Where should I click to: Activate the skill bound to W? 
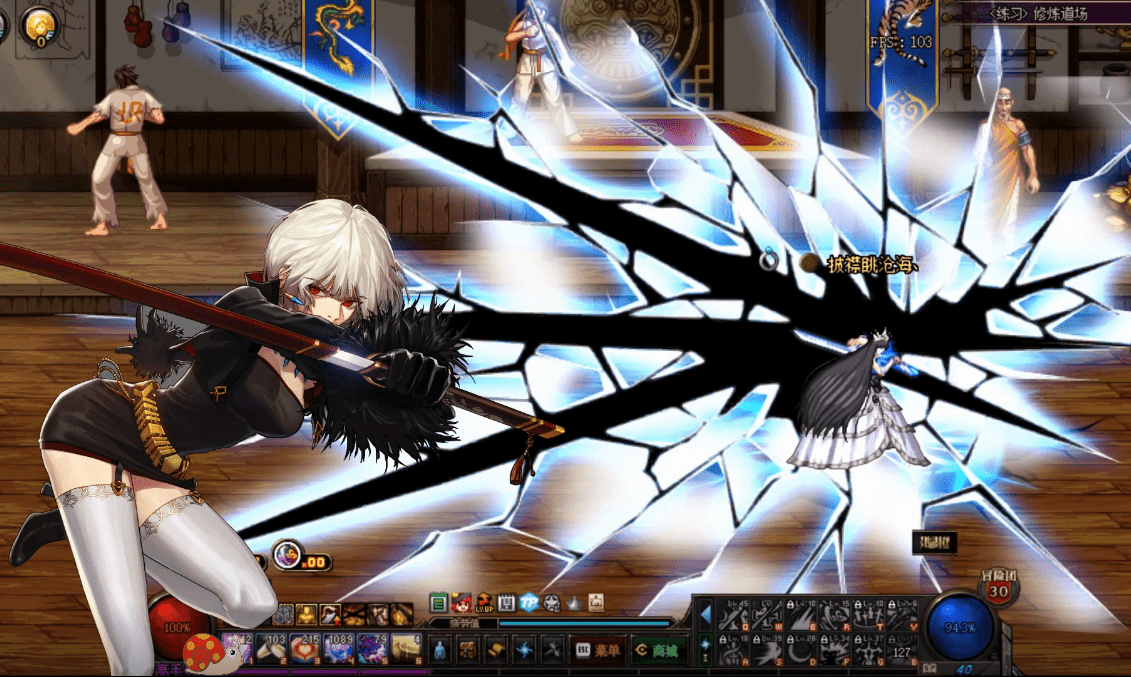tap(767, 617)
